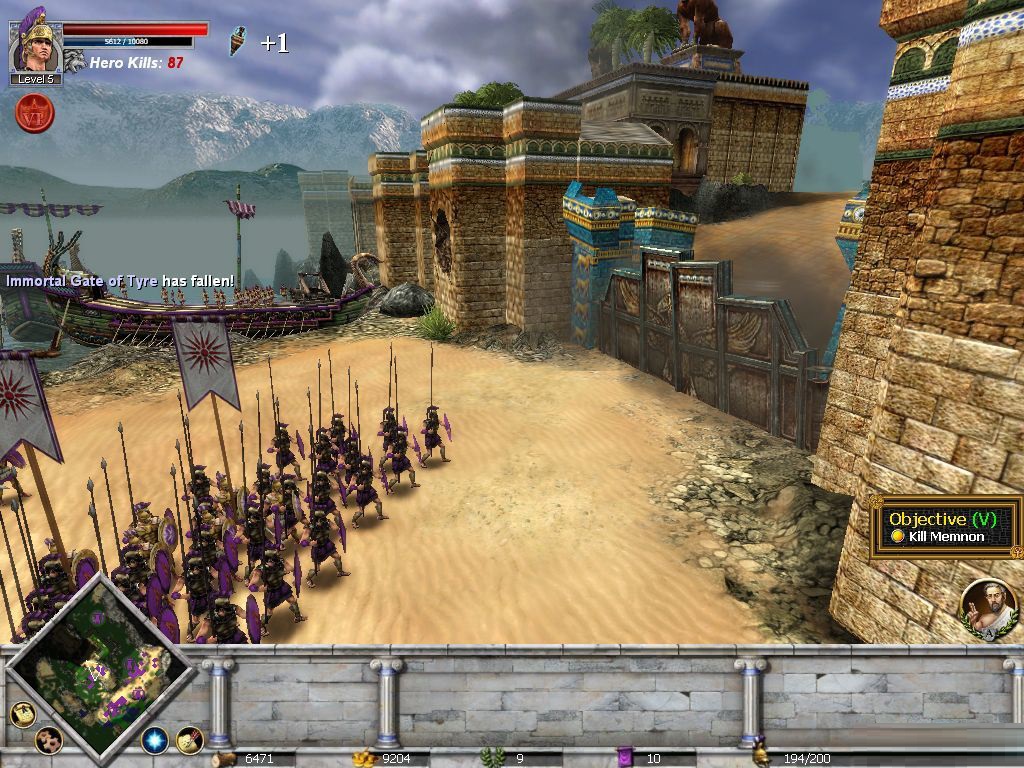Open the gears settings button
Screen dimensions: 1024x768
pos(48,740)
